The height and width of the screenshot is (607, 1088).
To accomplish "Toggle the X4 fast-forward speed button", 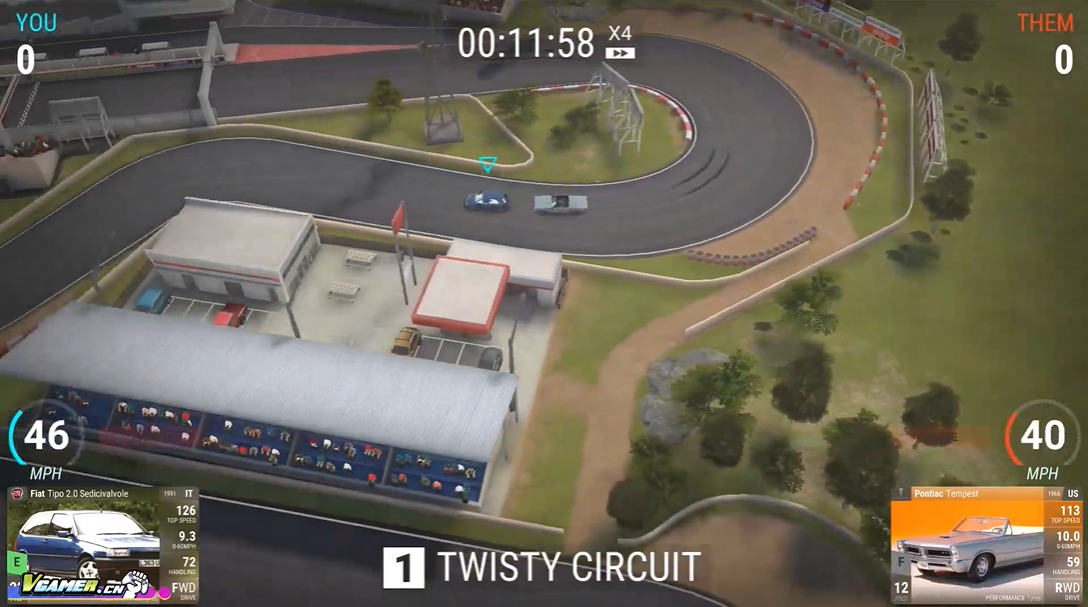I will [x=621, y=42].
